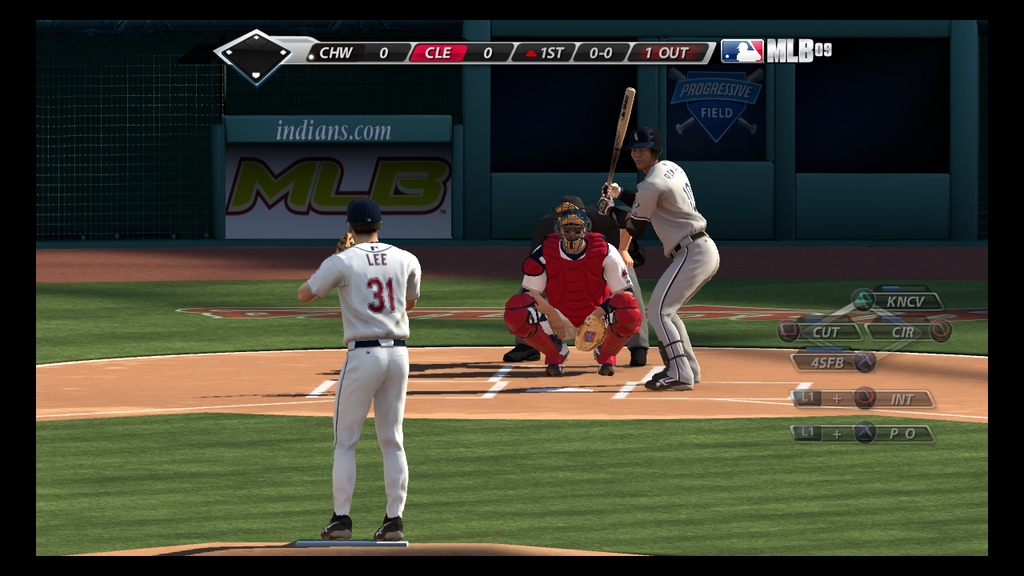
Task: Select the 4SFB four-seam fastball pitch
Action: [827, 362]
